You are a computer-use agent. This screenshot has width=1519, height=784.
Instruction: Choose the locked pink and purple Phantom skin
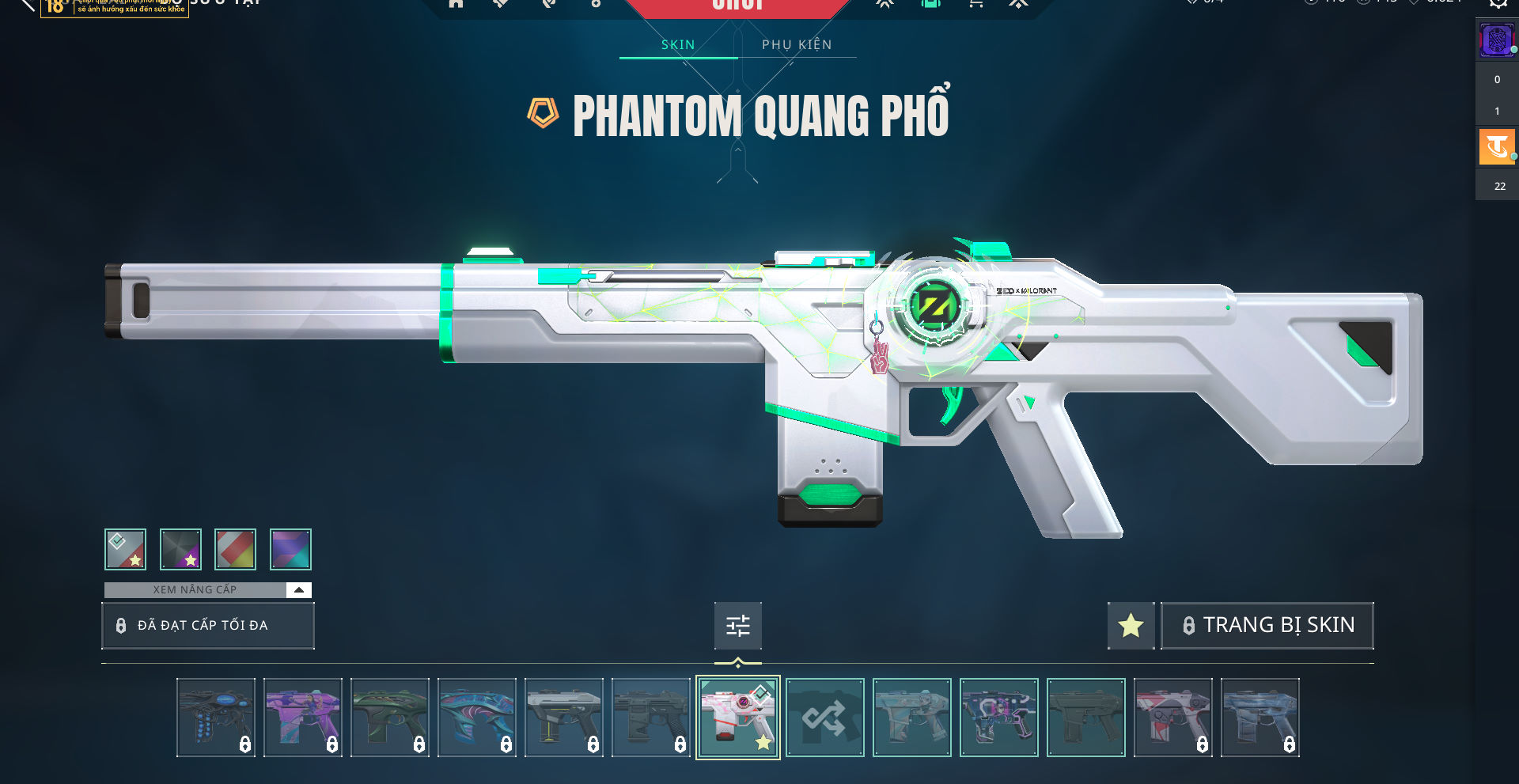303,718
